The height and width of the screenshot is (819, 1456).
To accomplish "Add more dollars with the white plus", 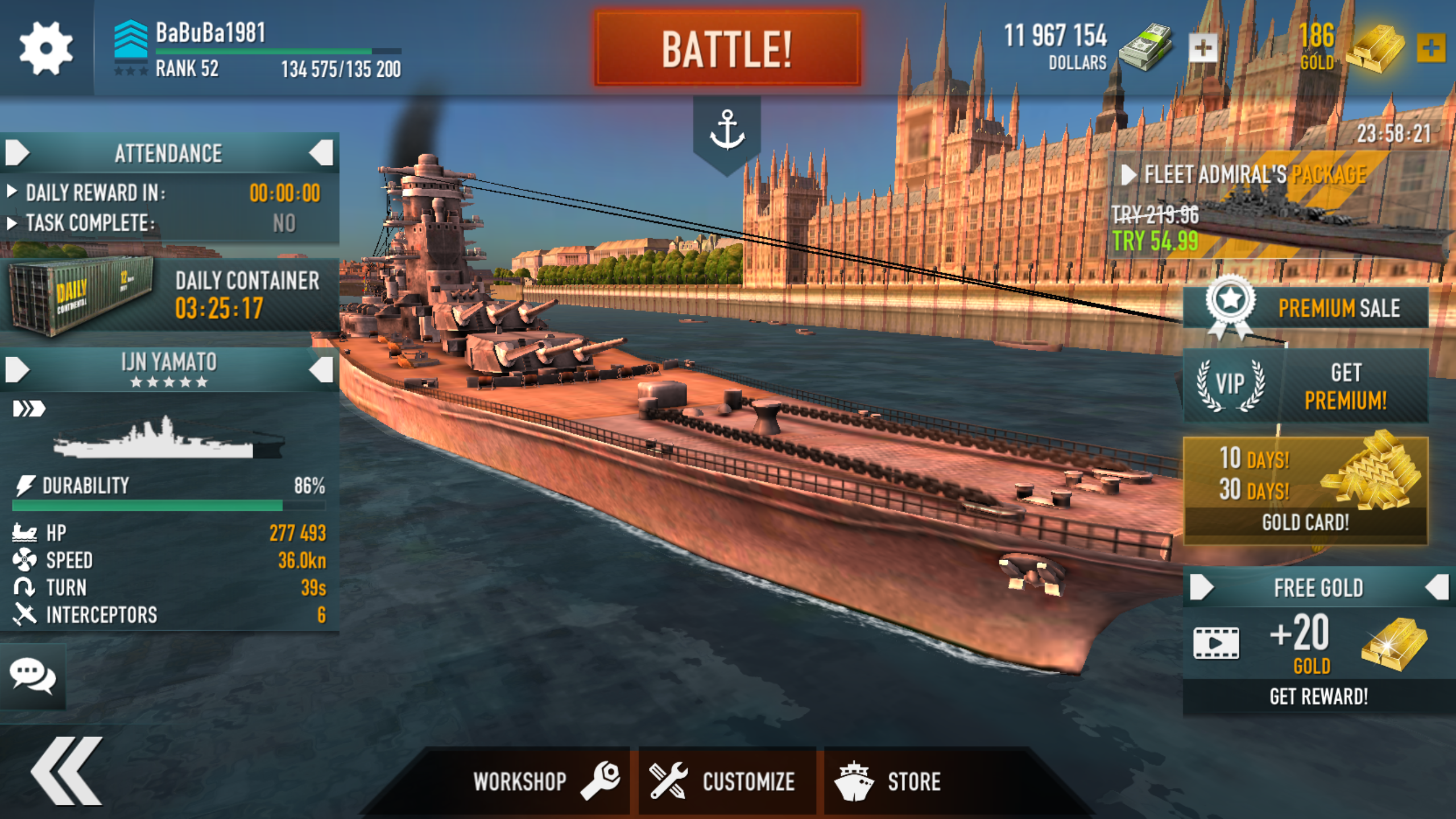I will (1202, 48).
